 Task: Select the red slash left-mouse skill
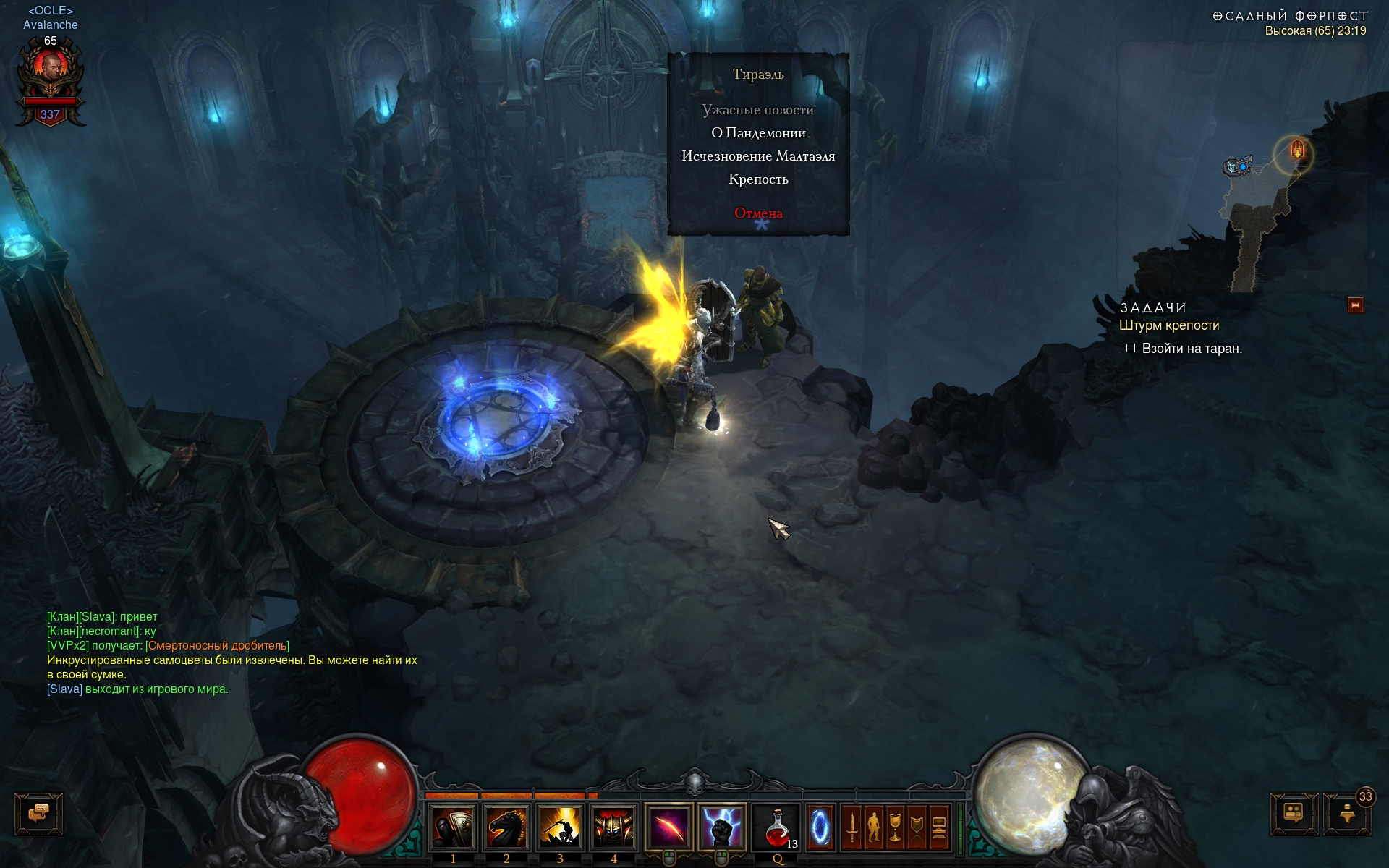coord(669,827)
